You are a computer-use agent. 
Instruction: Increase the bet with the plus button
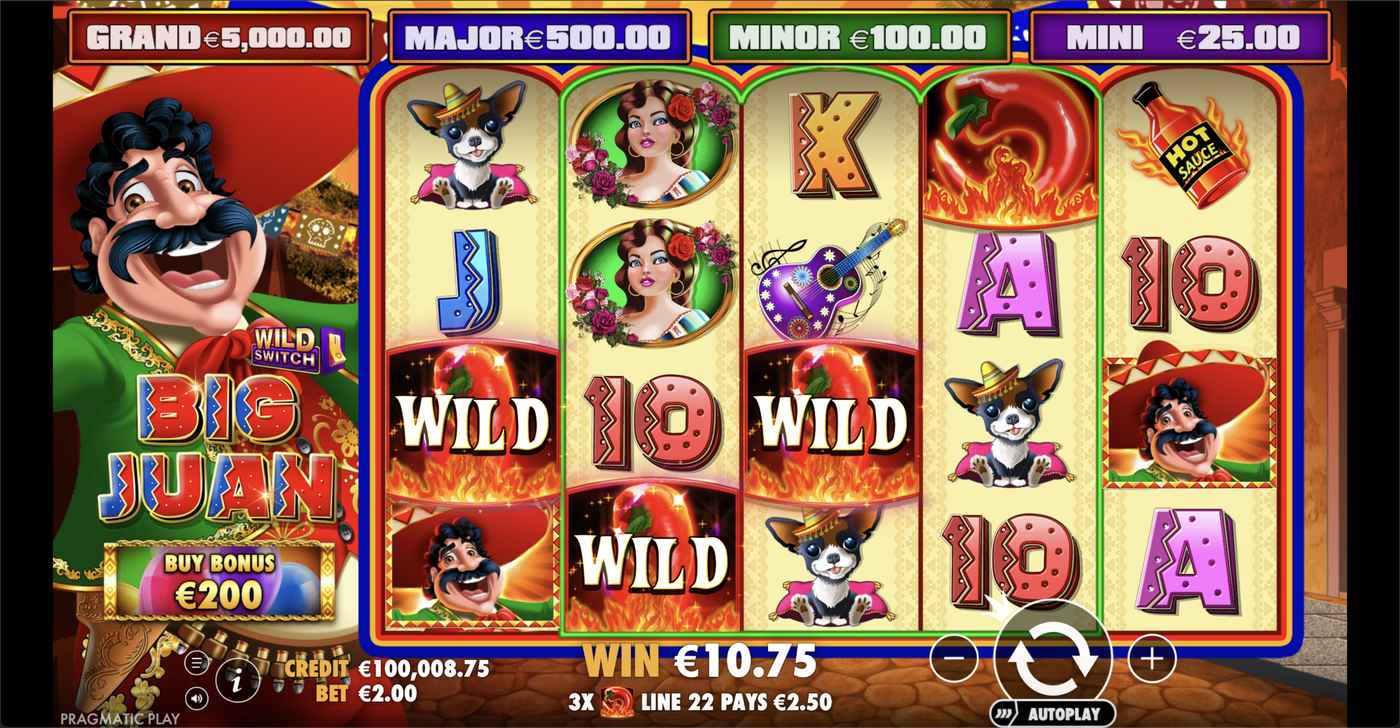click(1151, 658)
